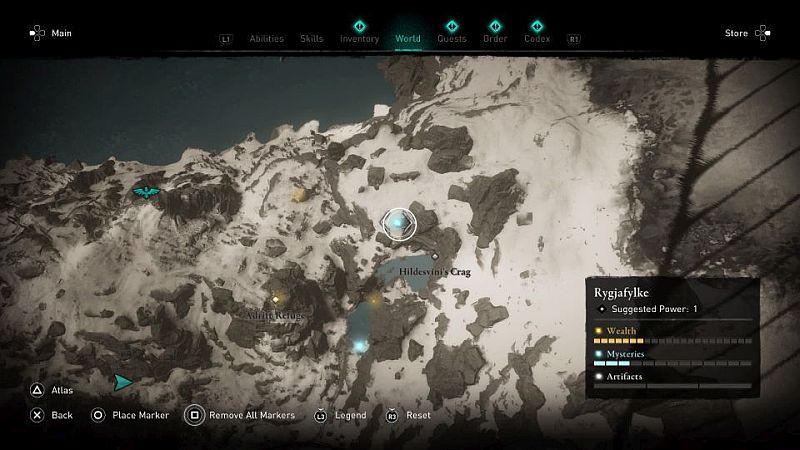
Task: Select the gold wealth marker at Adrift Refuge
Action: click(x=276, y=298)
